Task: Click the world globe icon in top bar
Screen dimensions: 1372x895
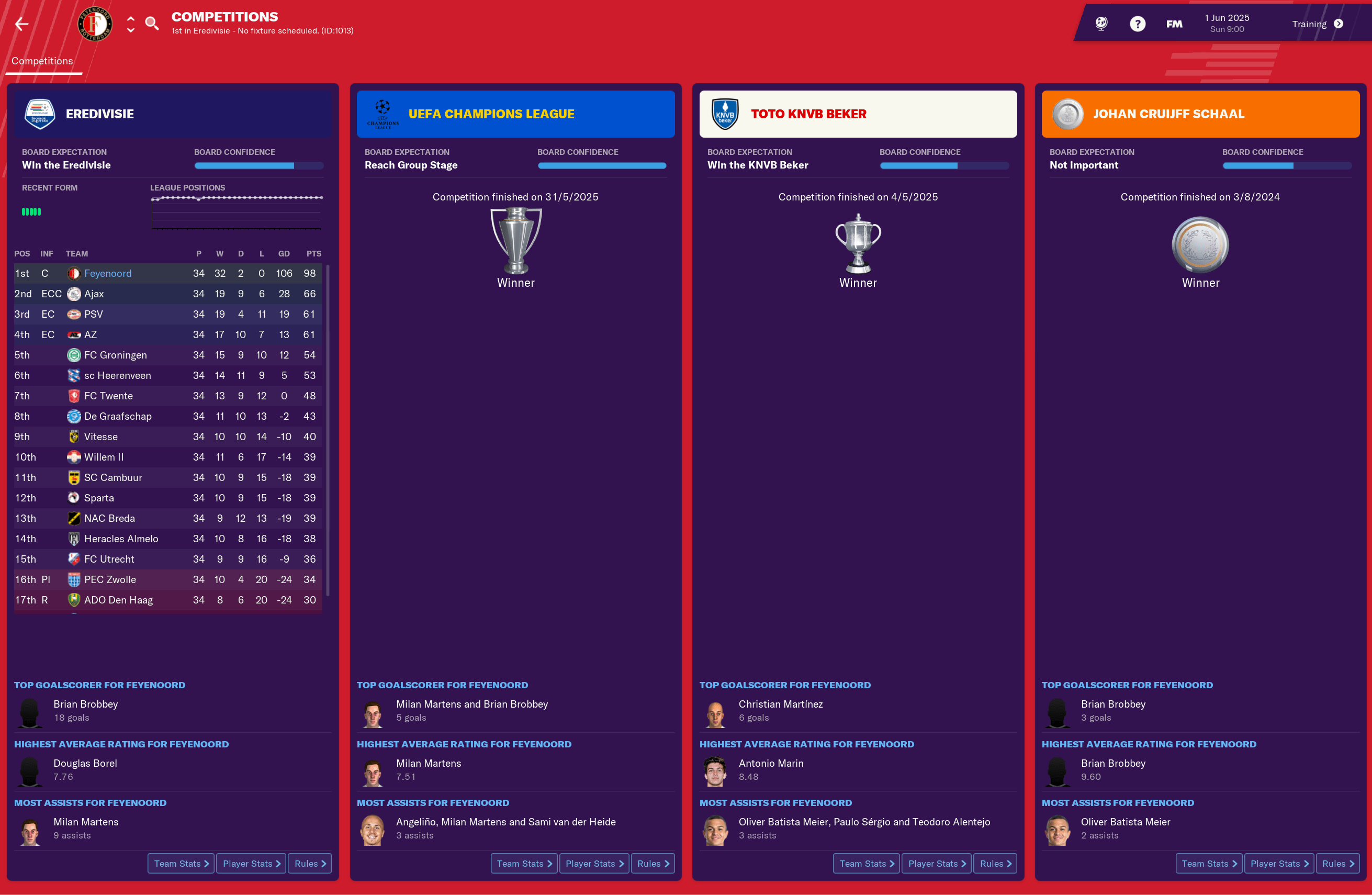Action: click(1101, 24)
